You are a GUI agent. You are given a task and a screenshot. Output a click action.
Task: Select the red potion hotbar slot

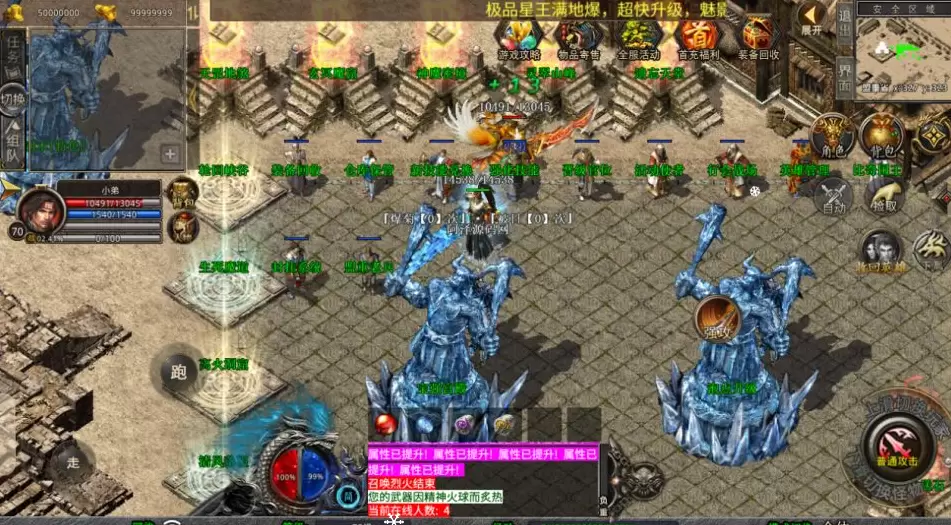coord(385,424)
